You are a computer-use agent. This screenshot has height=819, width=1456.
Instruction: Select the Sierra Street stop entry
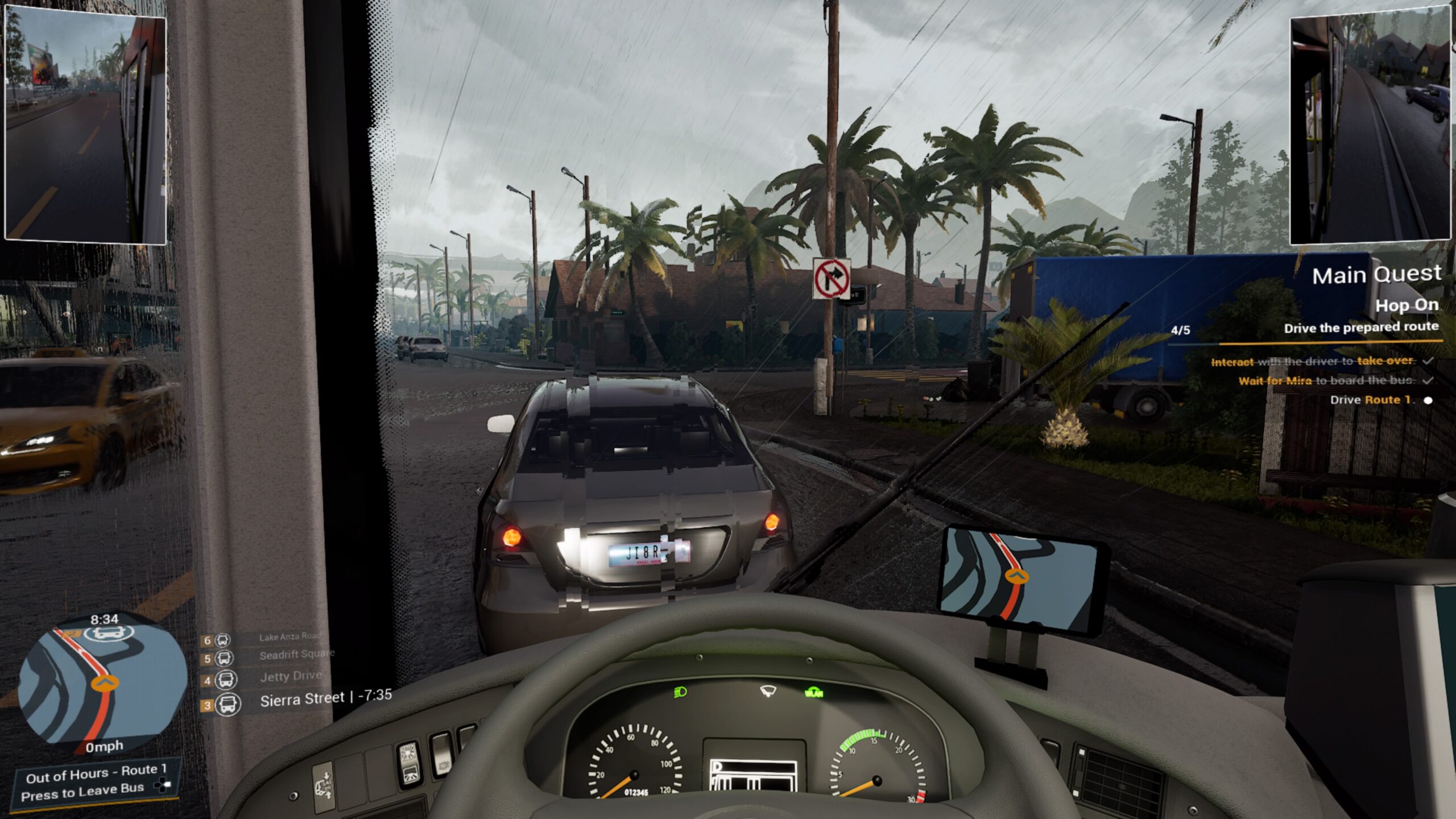[x=302, y=700]
